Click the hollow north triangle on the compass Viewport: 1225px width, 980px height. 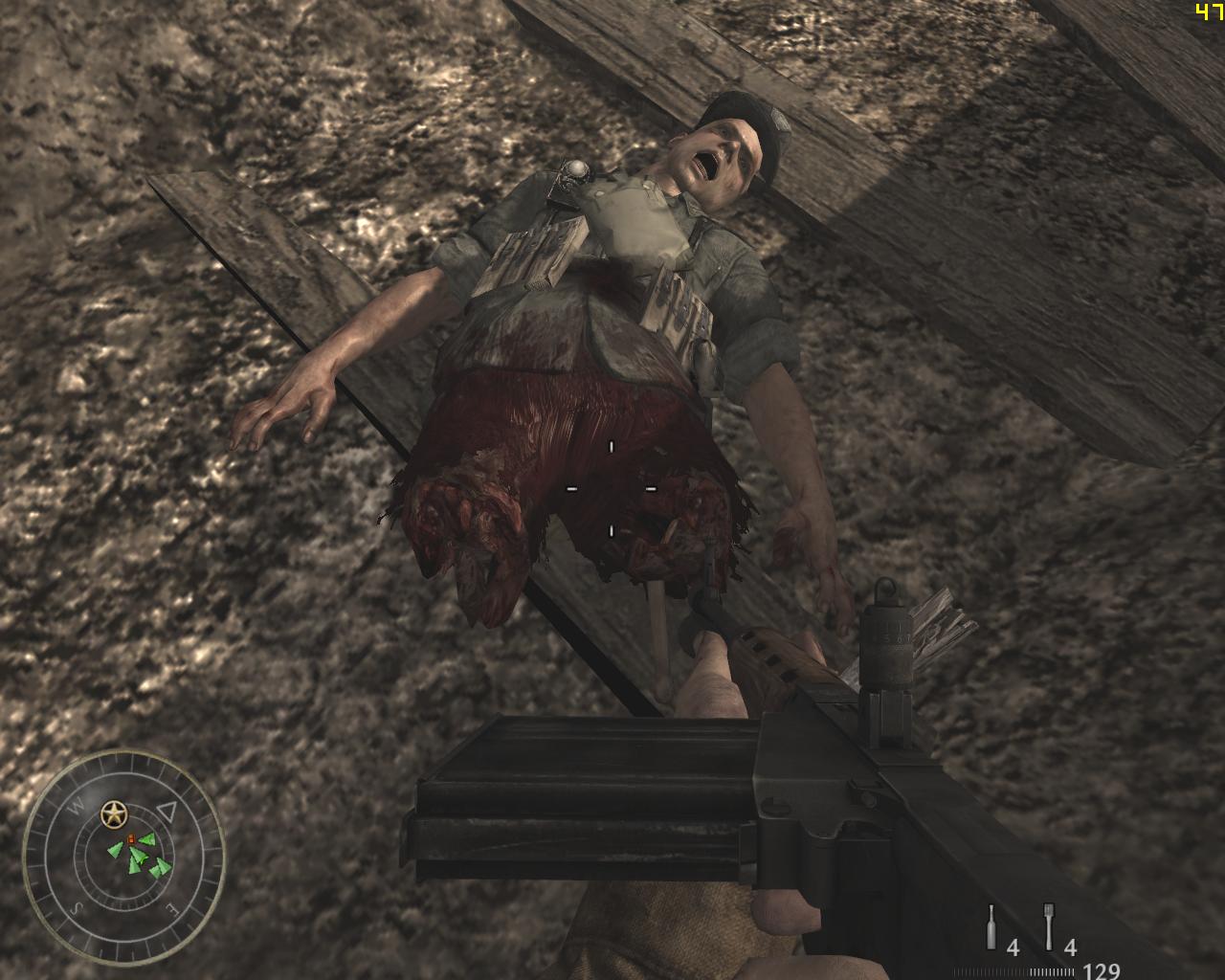tap(167, 812)
